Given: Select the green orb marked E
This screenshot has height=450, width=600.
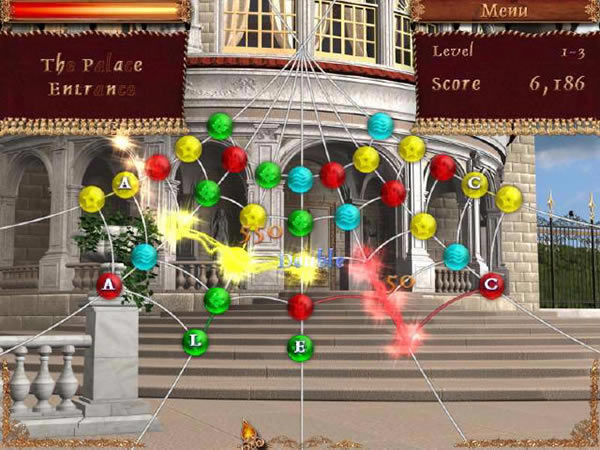Looking at the screenshot, I should (300, 348).
